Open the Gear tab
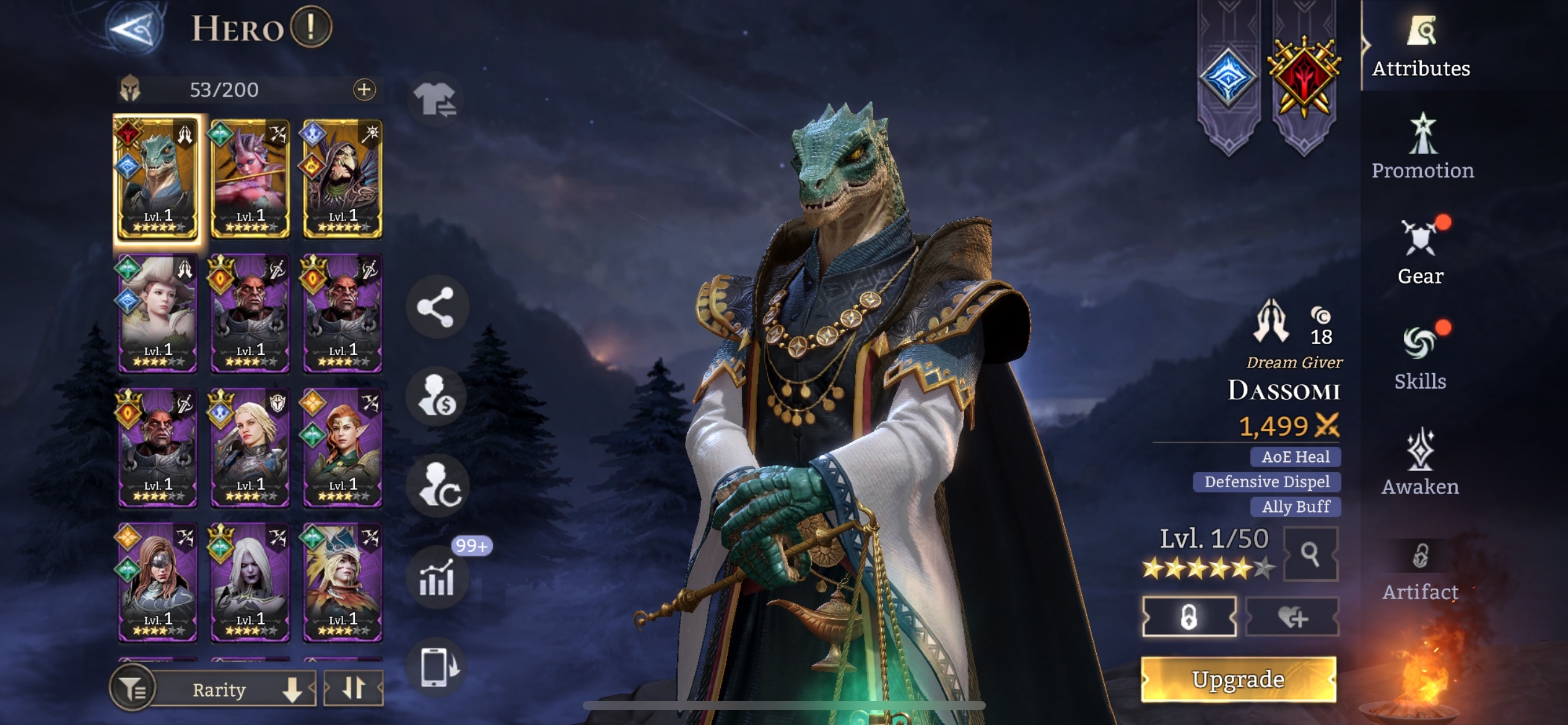Image resolution: width=1568 pixels, height=725 pixels. (x=1420, y=252)
